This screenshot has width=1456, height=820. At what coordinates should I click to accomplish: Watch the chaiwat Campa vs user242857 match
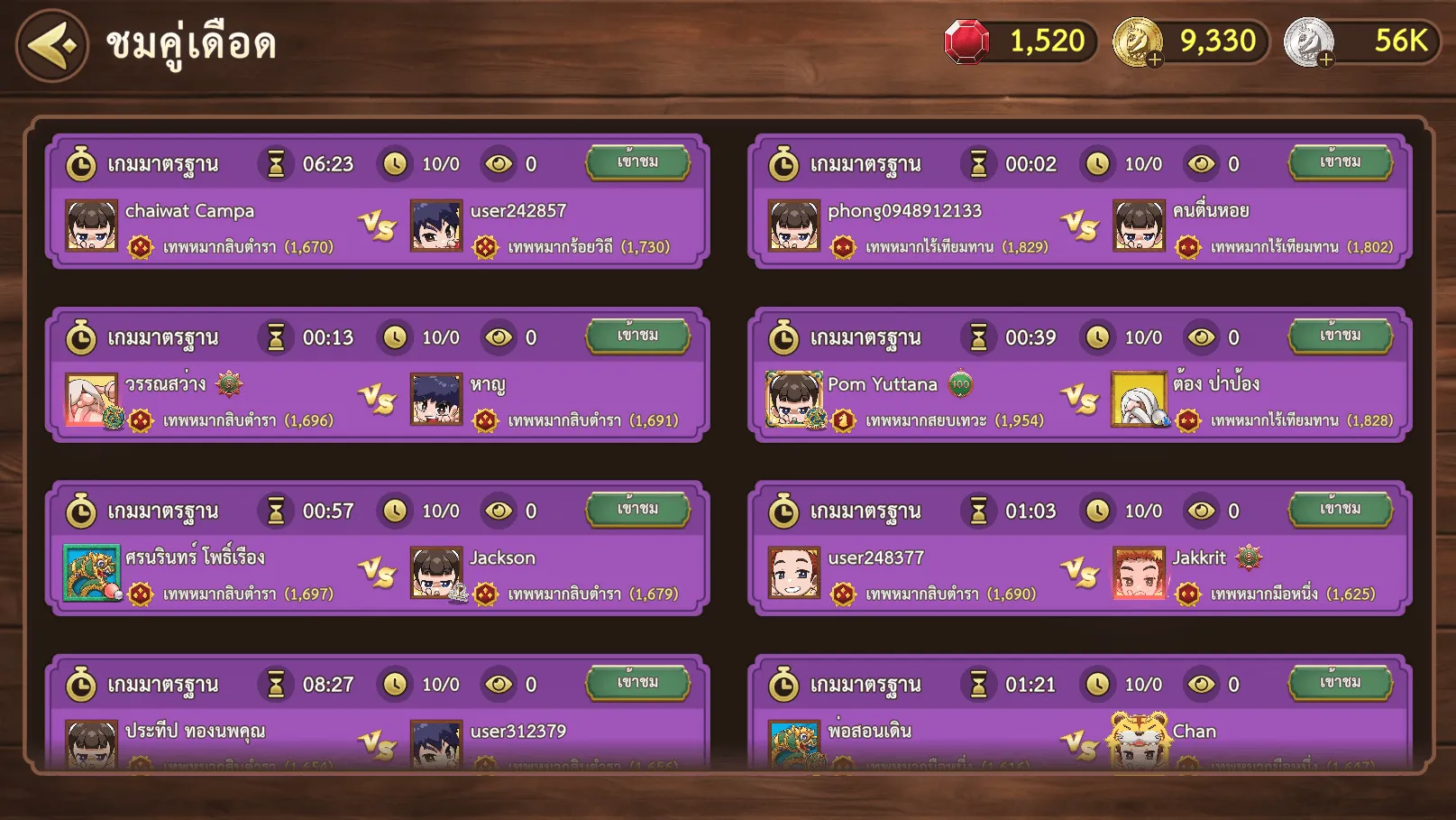click(637, 162)
